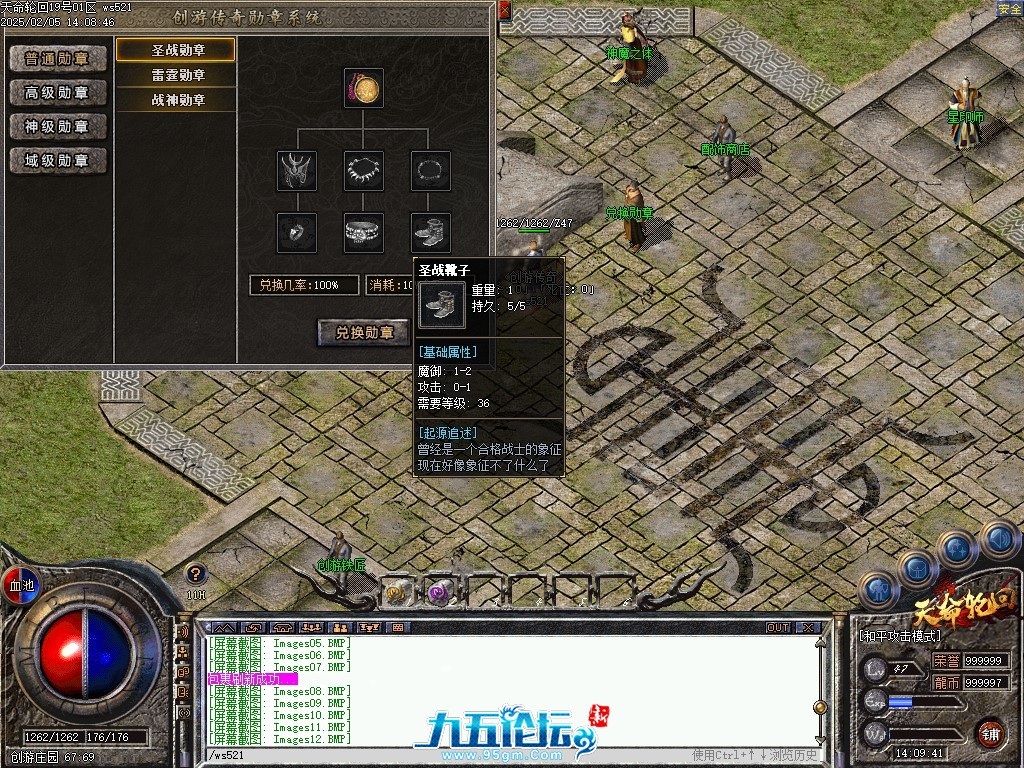The width and height of the screenshot is (1024, 768).
Task: Open the 血池 blood pool button
Action: pyautogui.click(x=20, y=584)
